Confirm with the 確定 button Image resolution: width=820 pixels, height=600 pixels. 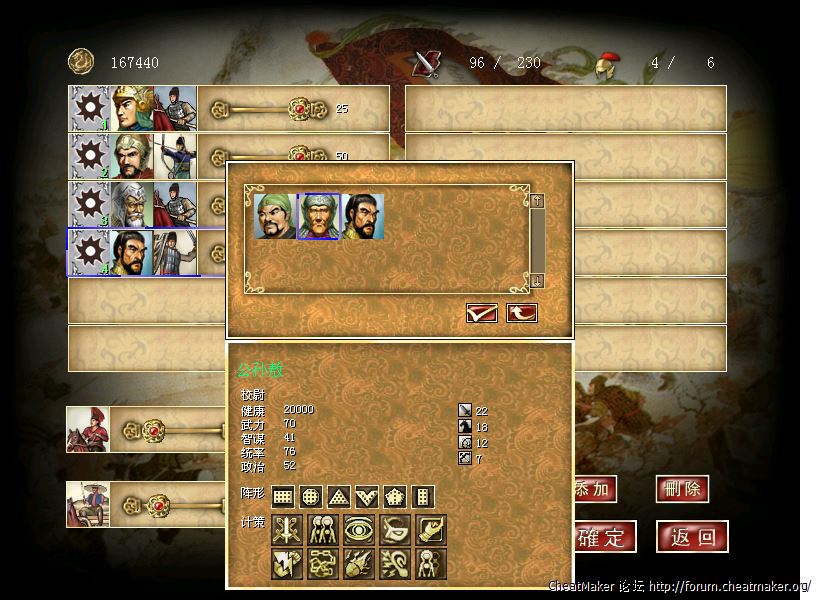tap(602, 537)
